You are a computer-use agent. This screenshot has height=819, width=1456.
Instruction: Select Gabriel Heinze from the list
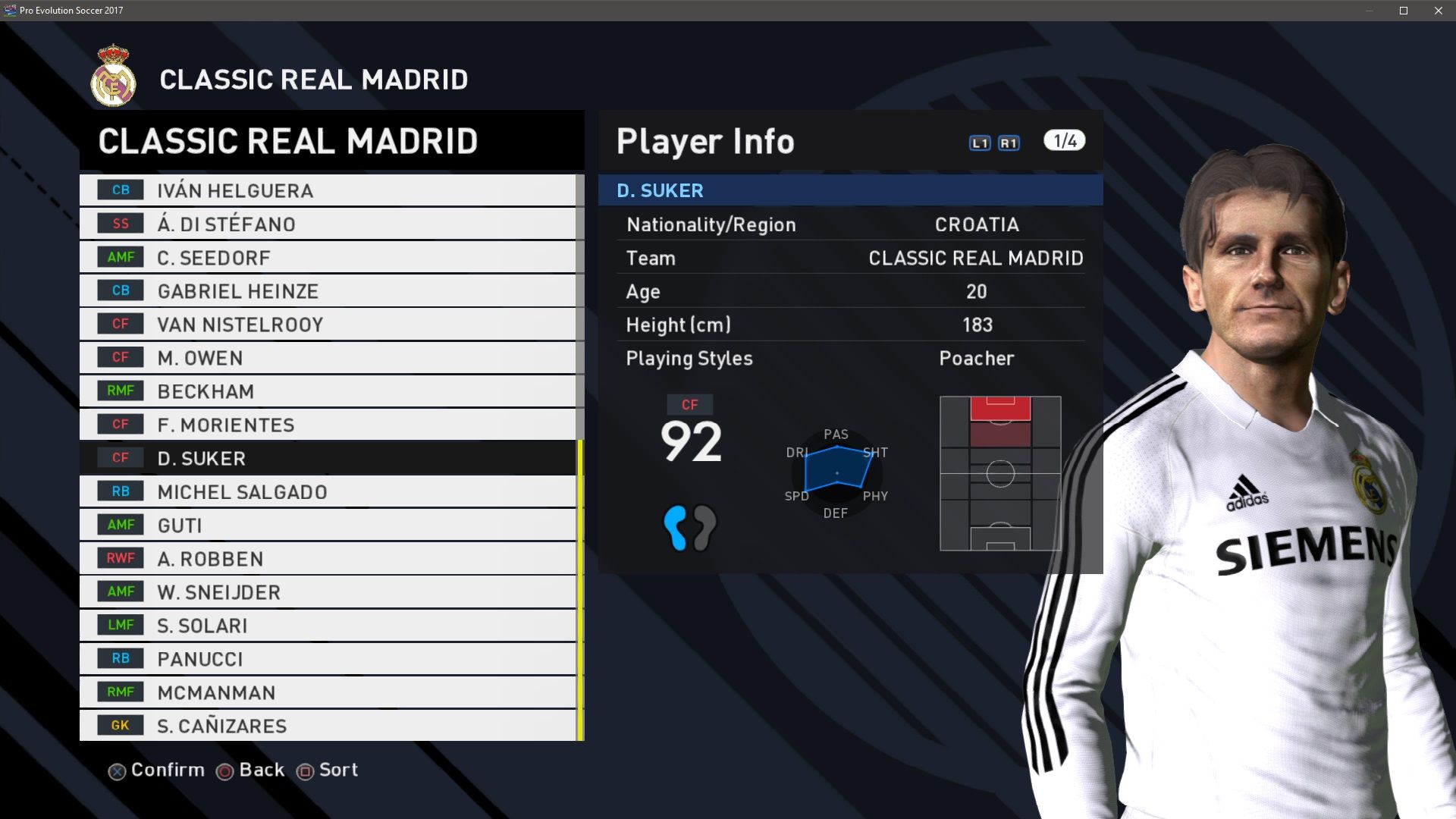pyautogui.click(x=327, y=290)
